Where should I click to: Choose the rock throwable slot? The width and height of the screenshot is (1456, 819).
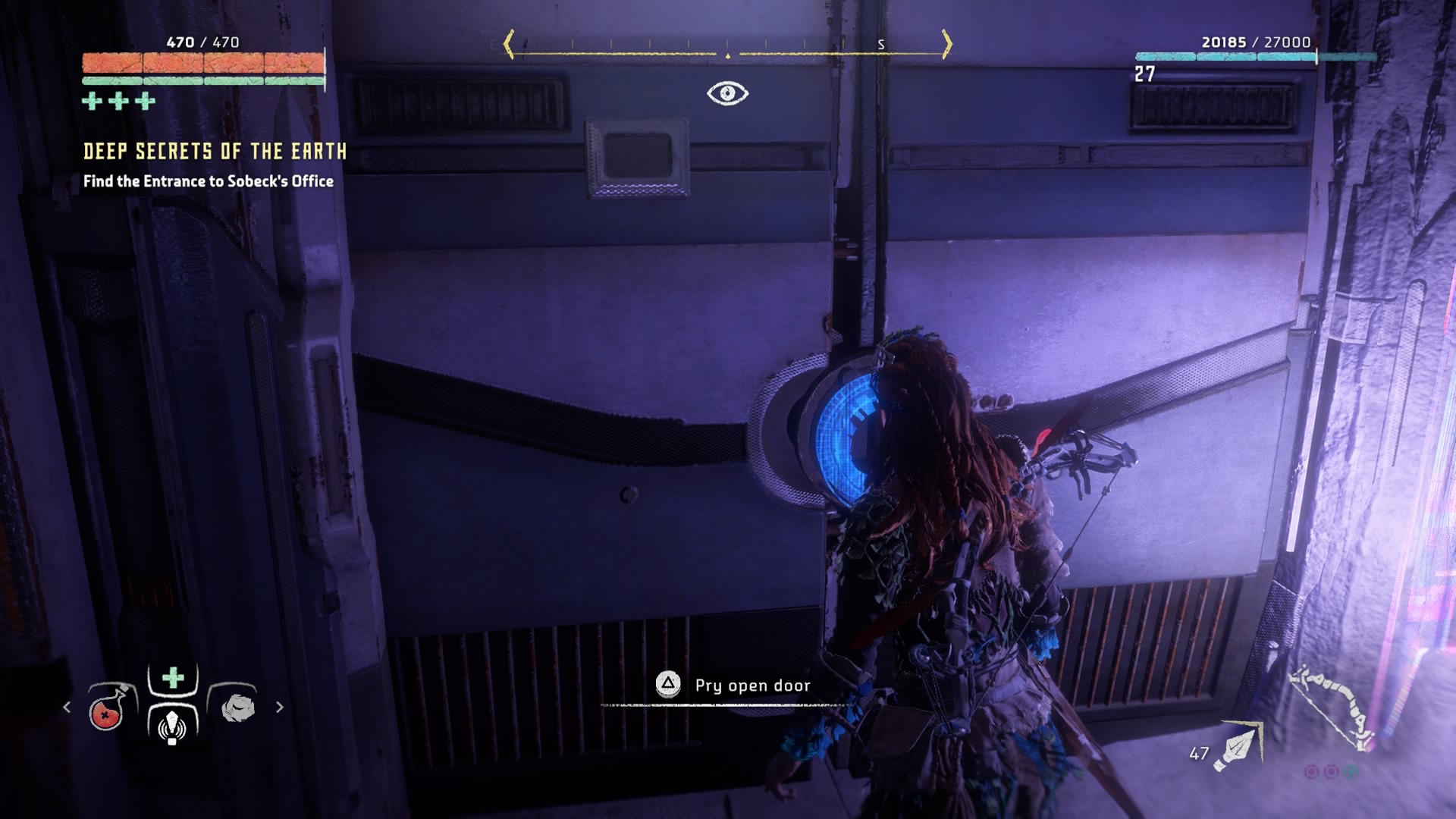point(237,708)
